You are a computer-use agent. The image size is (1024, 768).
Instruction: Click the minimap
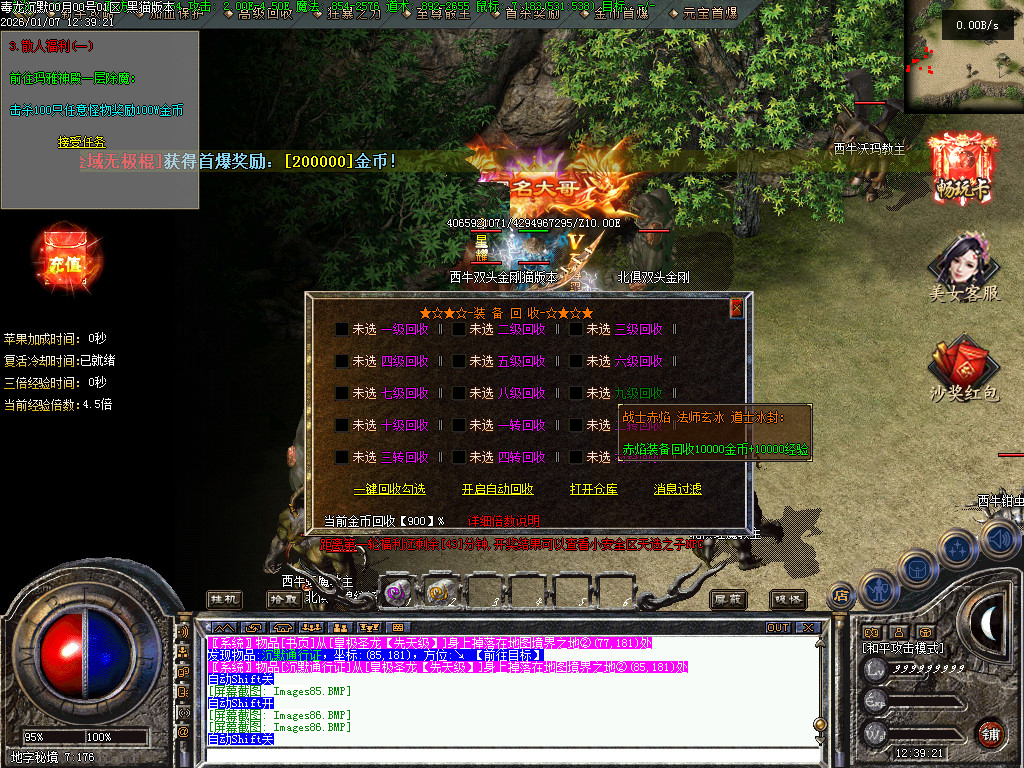[963, 58]
